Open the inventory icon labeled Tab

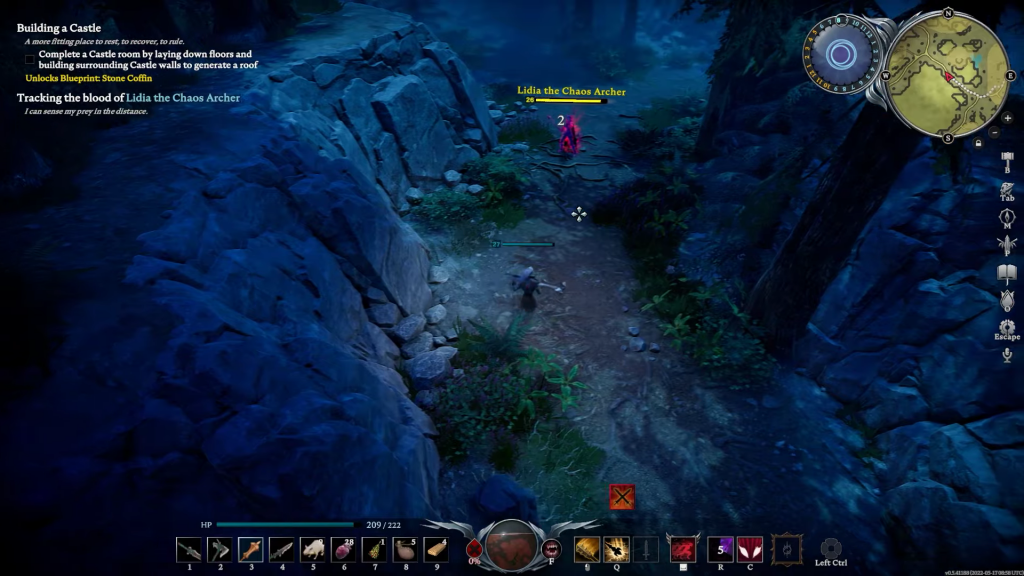click(x=1007, y=188)
